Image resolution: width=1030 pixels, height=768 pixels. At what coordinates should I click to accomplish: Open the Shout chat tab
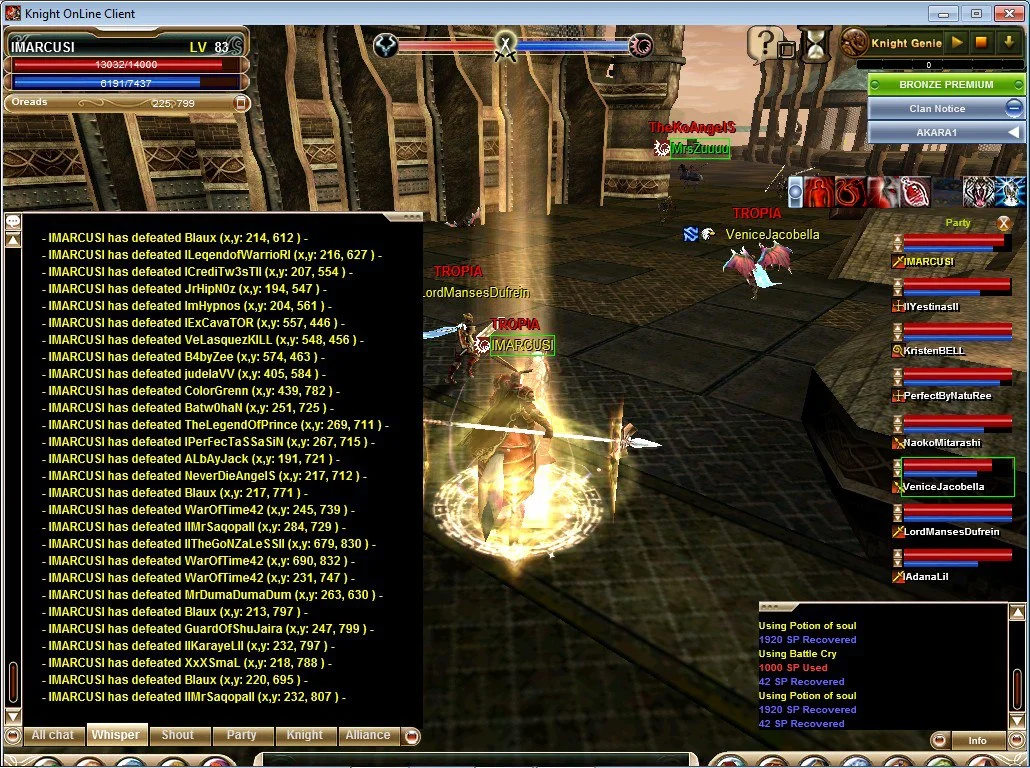pos(178,735)
